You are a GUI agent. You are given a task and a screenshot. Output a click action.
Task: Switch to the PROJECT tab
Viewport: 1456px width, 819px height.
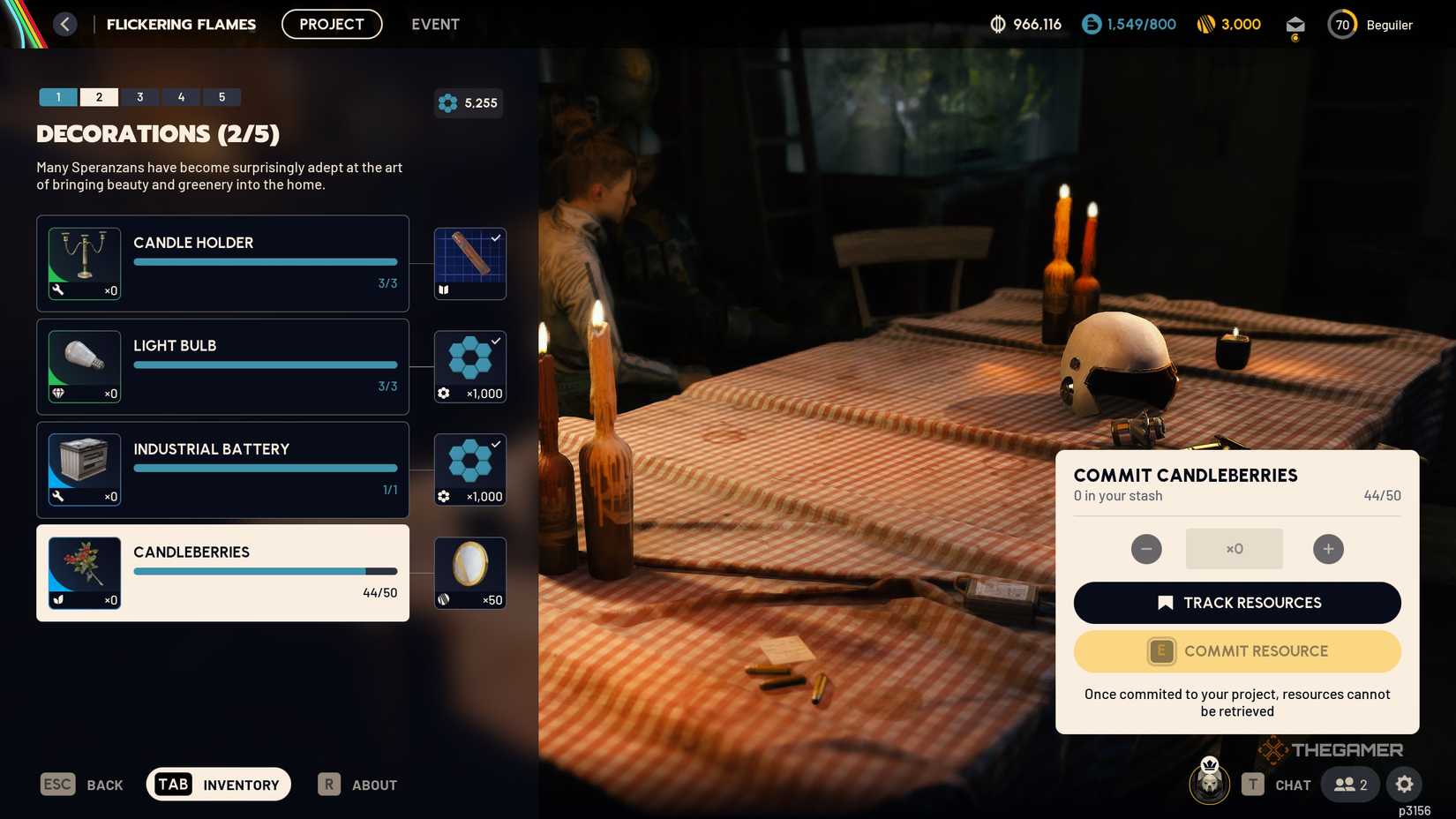coord(331,24)
